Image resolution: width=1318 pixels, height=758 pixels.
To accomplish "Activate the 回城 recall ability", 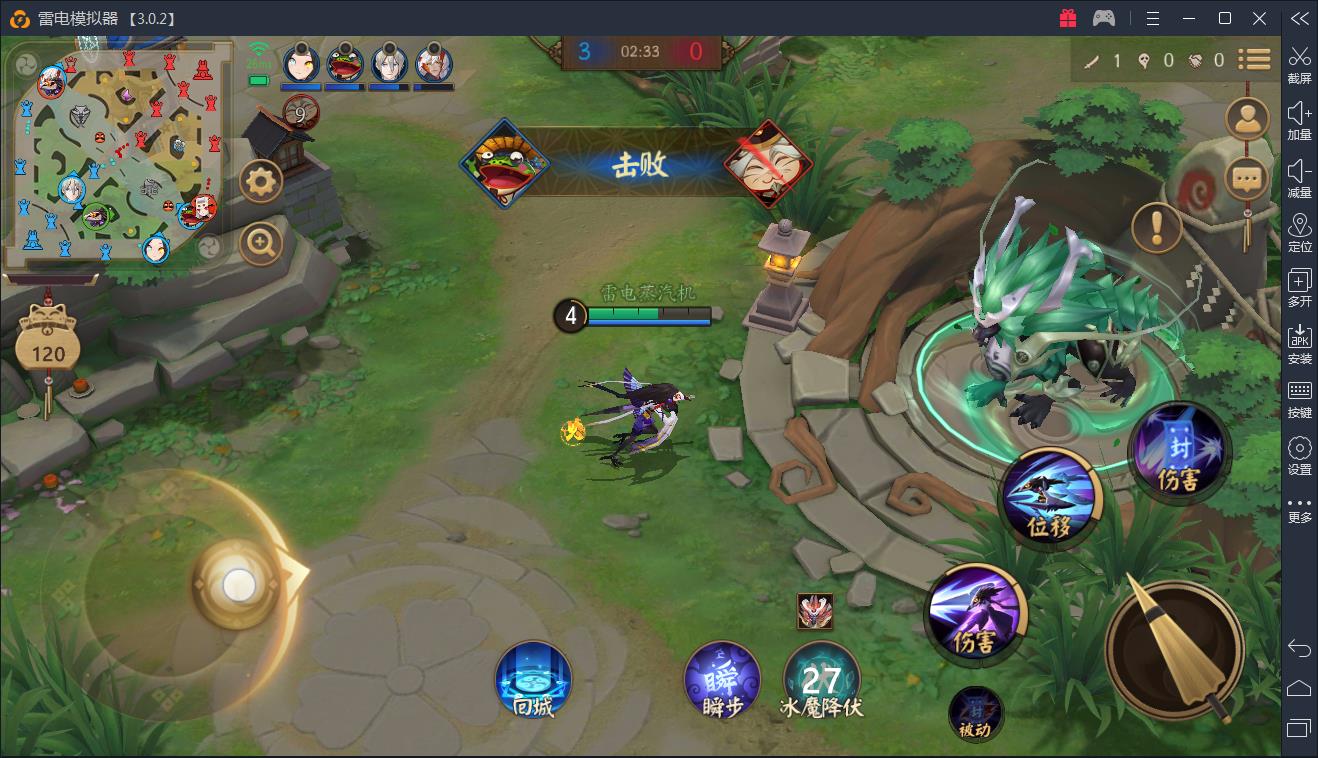I will tap(534, 680).
